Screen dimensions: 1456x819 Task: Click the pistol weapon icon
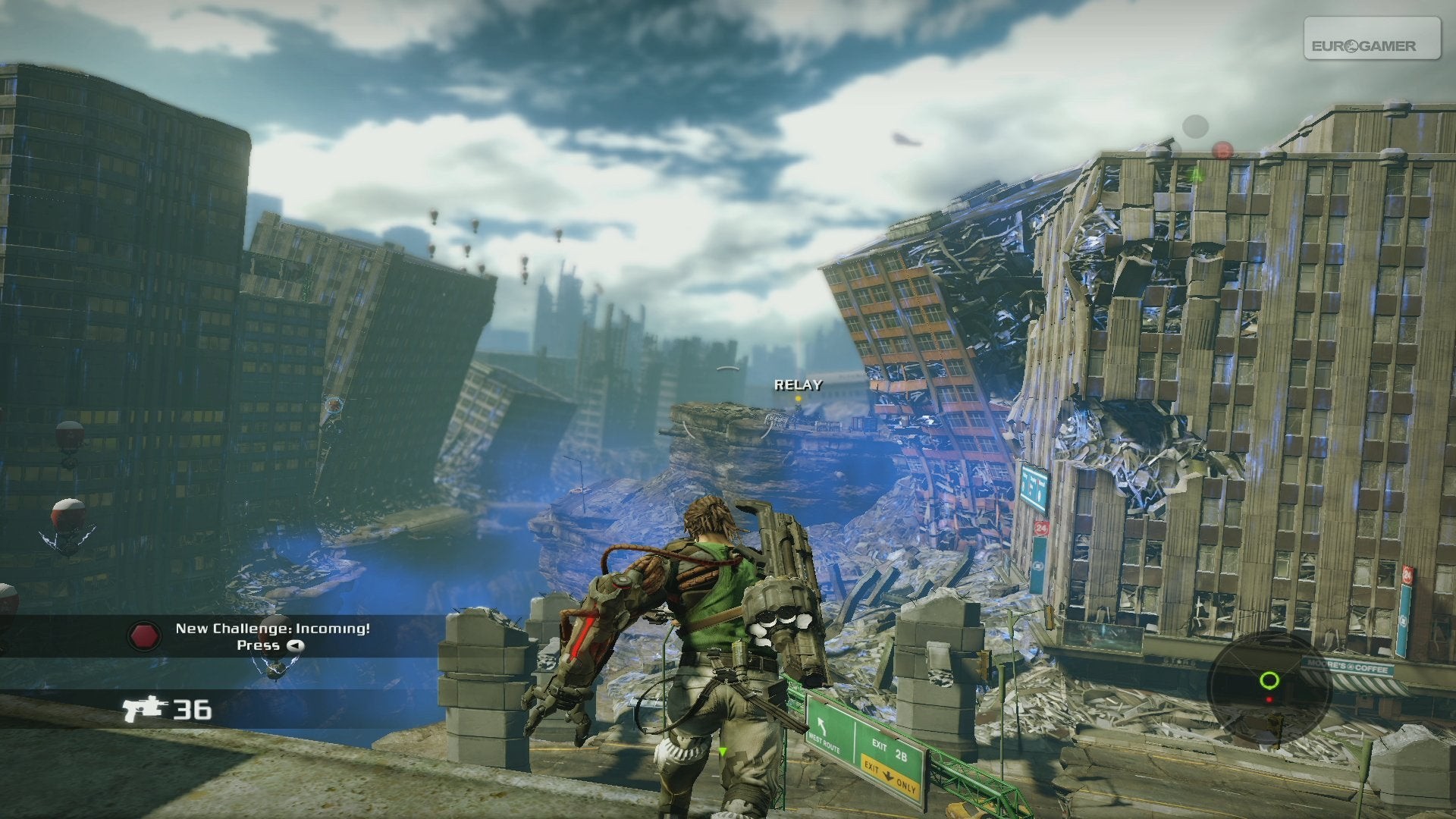pos(145,708)
